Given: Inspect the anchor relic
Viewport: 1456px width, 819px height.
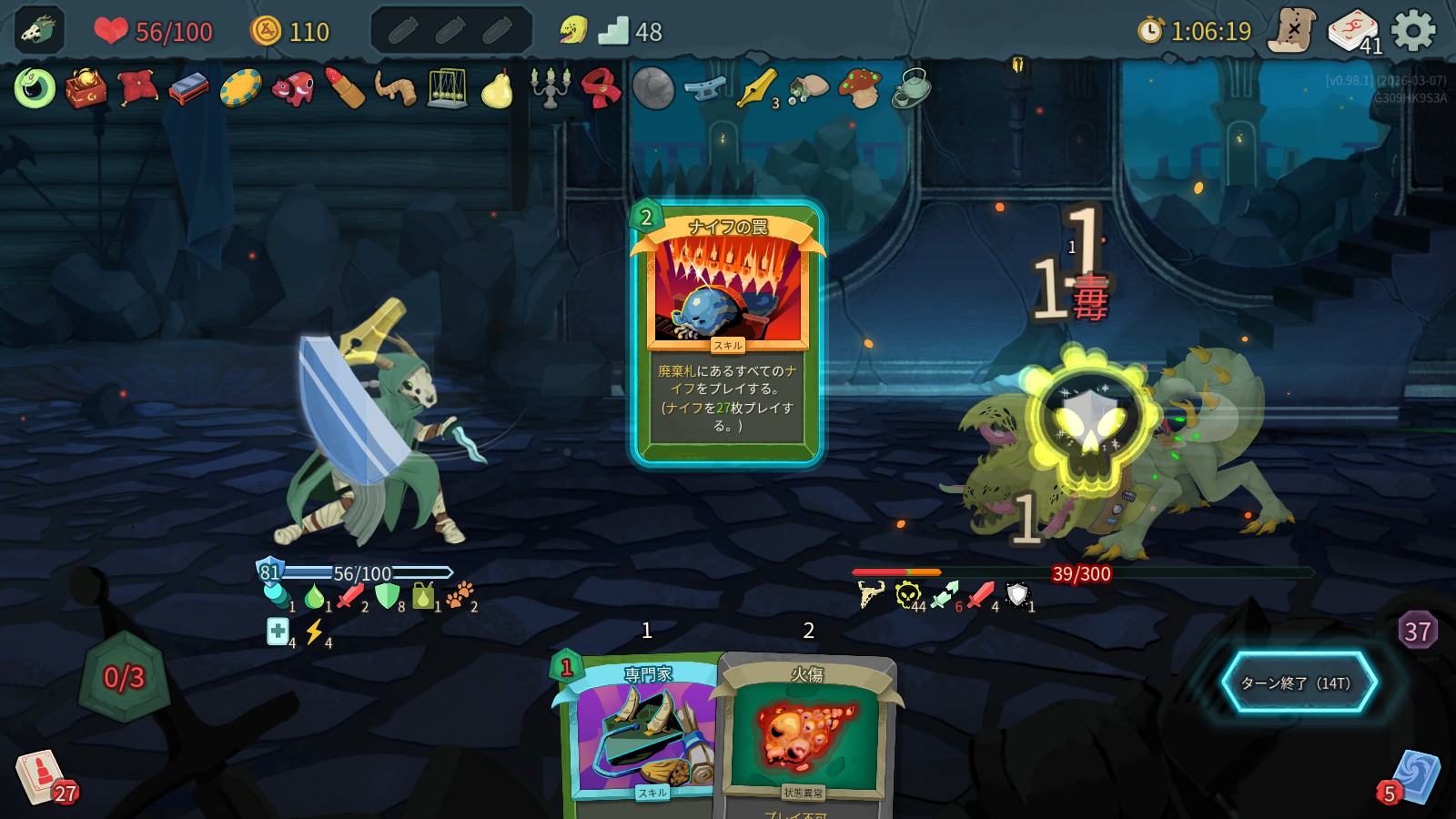Looking at the screenshot, I should [705, 88].
